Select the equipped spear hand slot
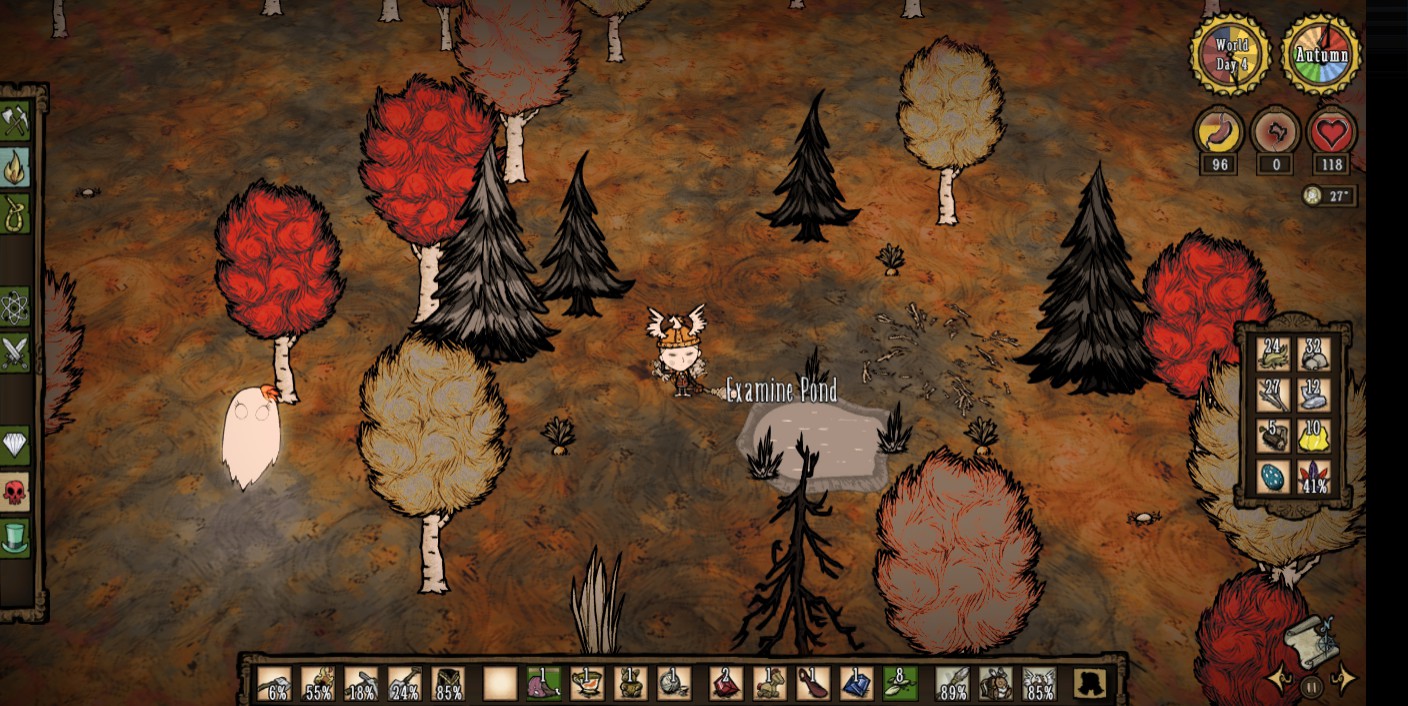 pos(952,684)
